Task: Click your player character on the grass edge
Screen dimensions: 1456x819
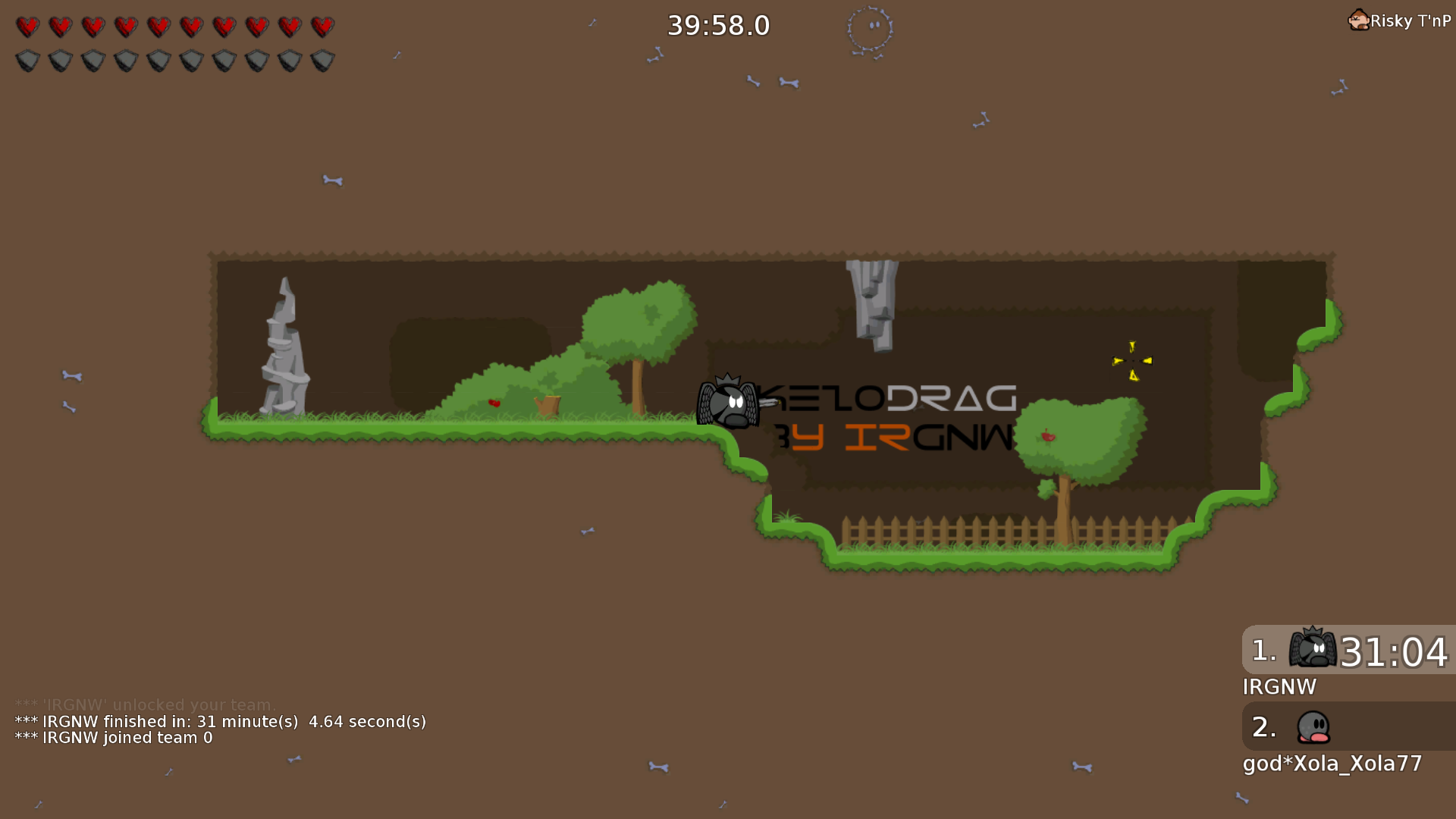Action: click(x=726, y=406)
